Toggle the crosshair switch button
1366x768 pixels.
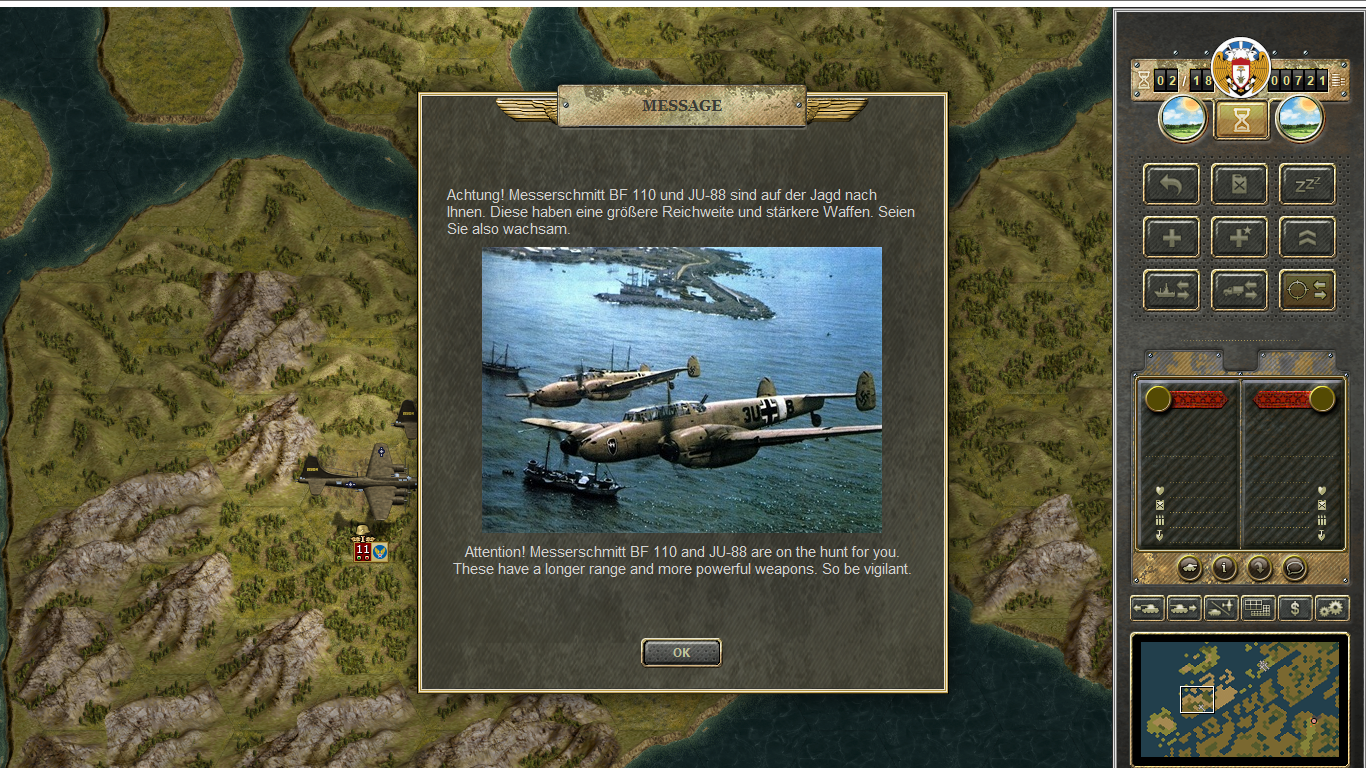pos(1307,290)
